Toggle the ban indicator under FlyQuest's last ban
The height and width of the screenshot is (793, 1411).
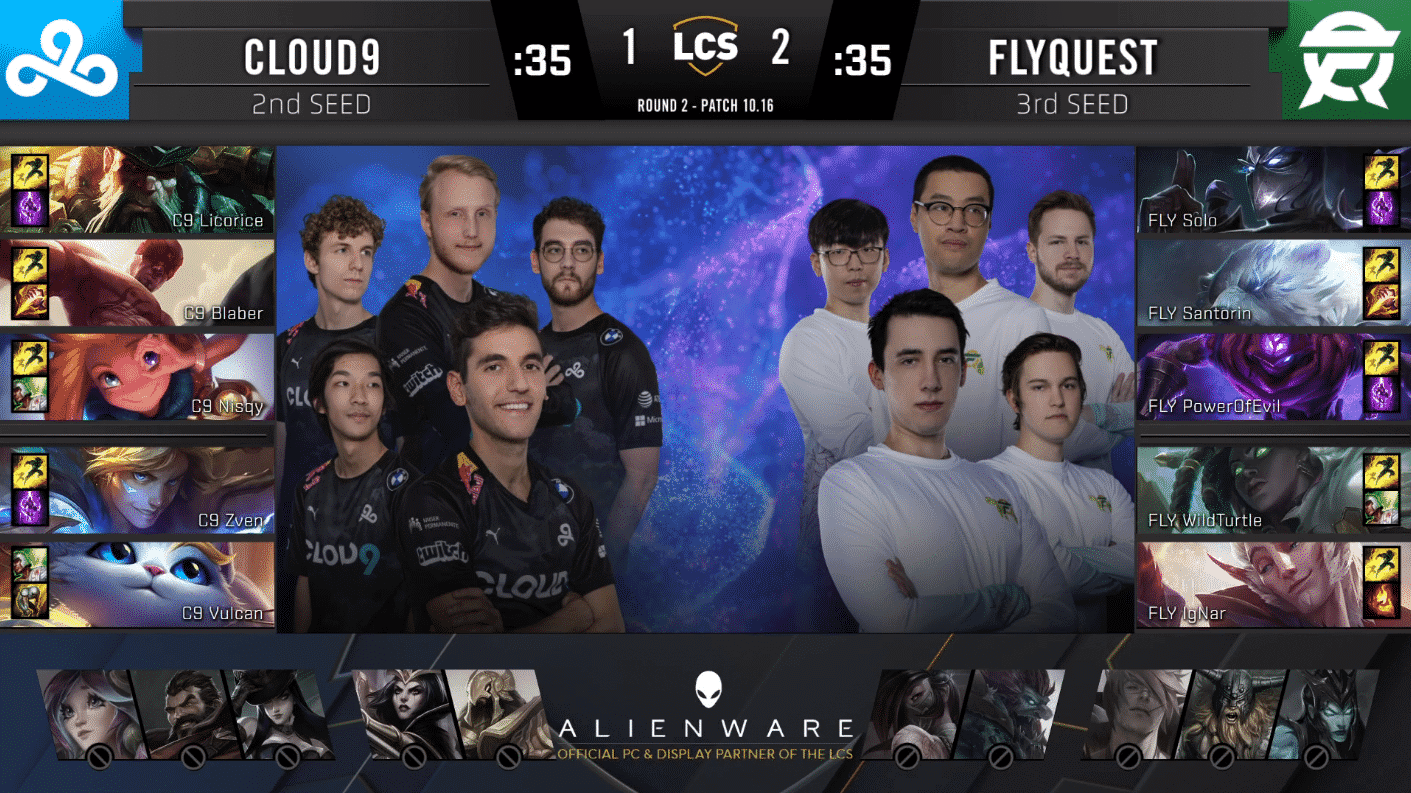point(1316,758)
